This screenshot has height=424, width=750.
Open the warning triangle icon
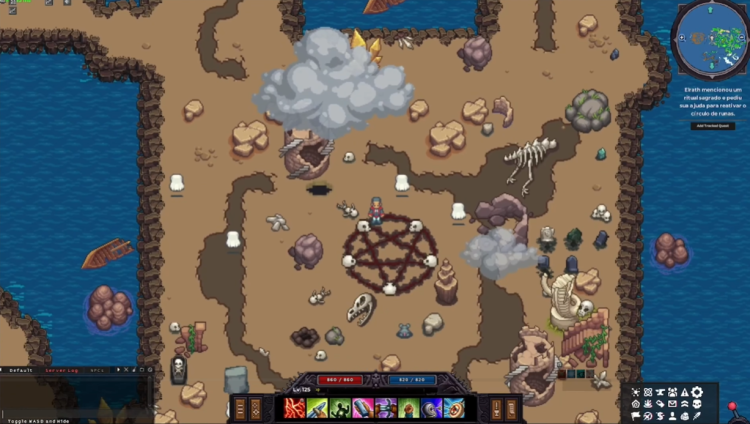684,392
